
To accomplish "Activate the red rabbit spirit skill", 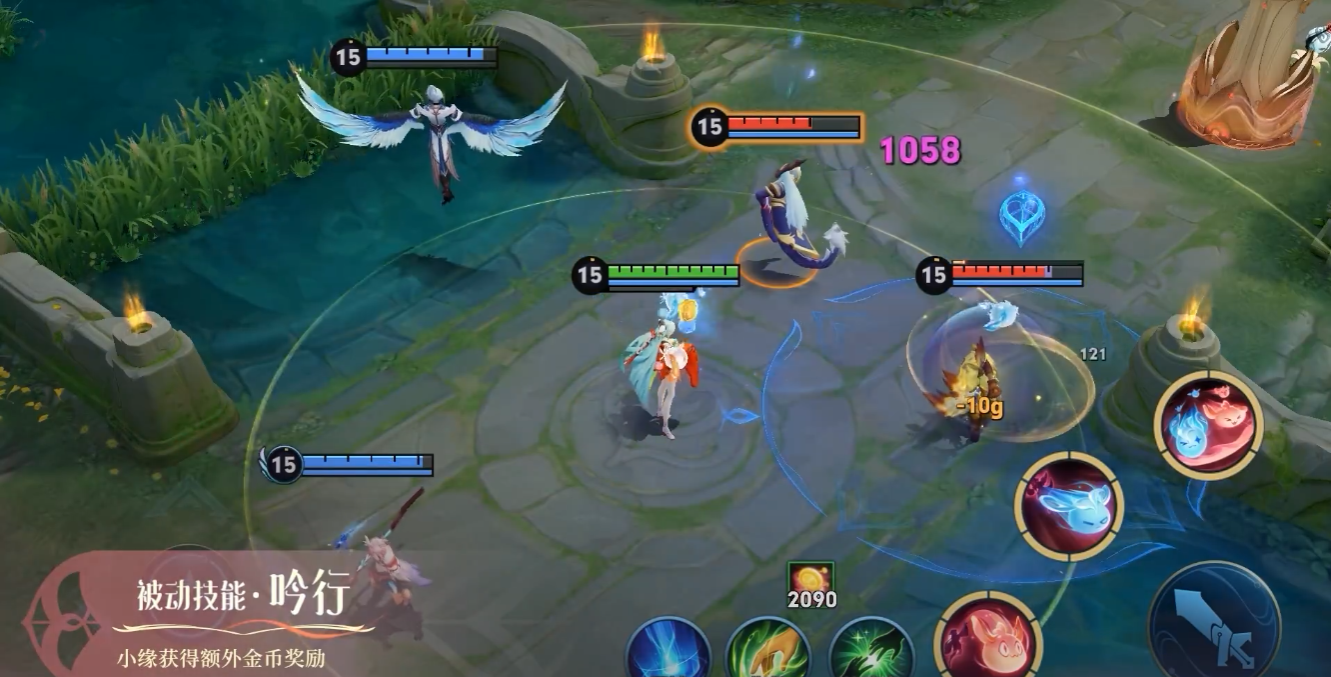I will point(988,638).
